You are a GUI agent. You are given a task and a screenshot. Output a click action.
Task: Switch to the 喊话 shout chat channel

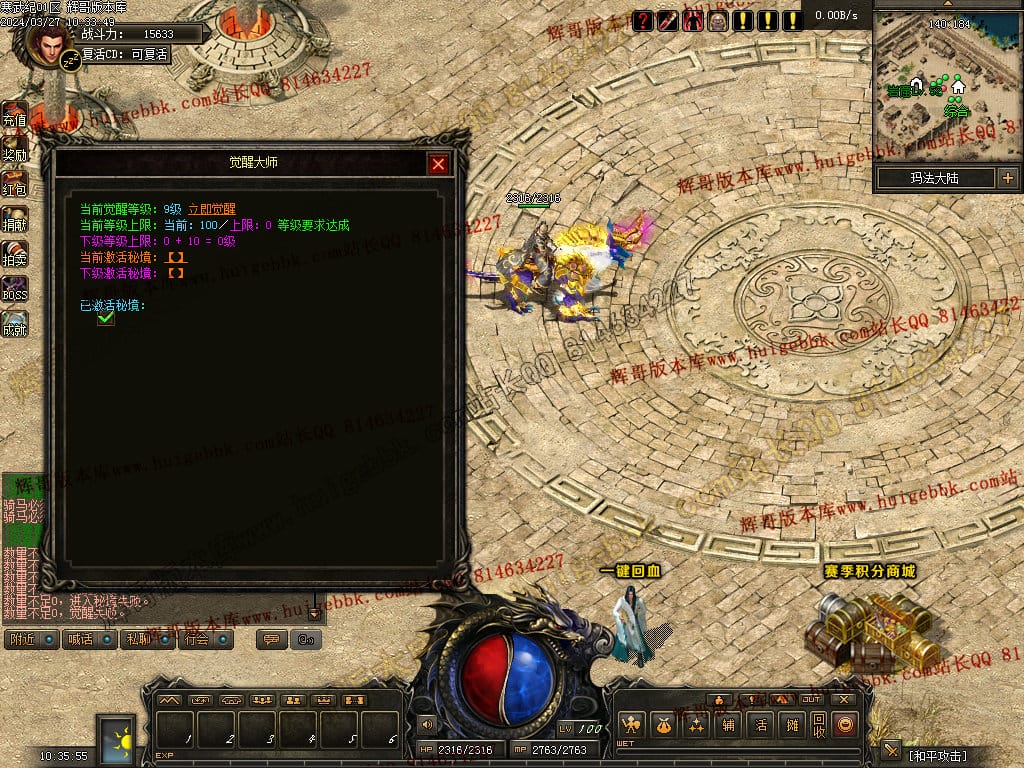click(x=90, y=639)
